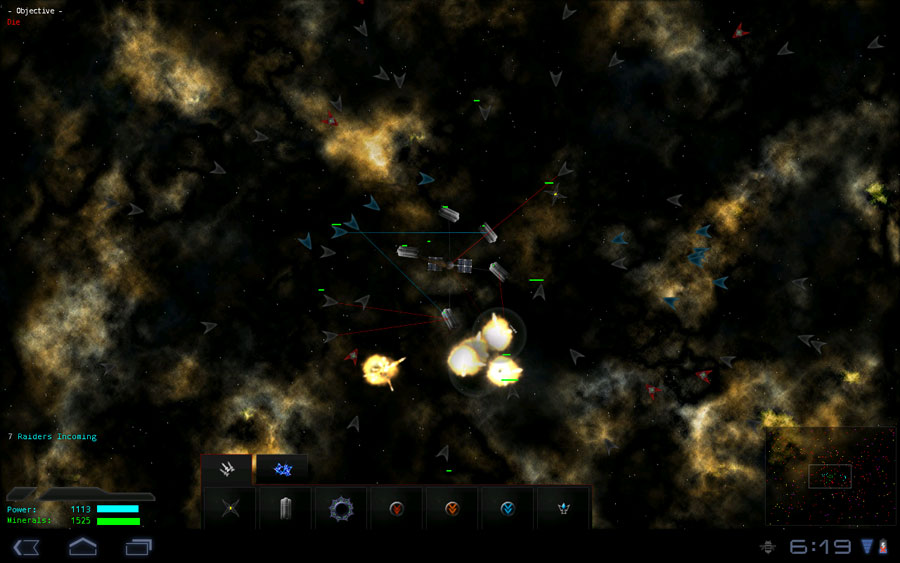Select the crossed-blades yellow-core build item

pos(231,508)
